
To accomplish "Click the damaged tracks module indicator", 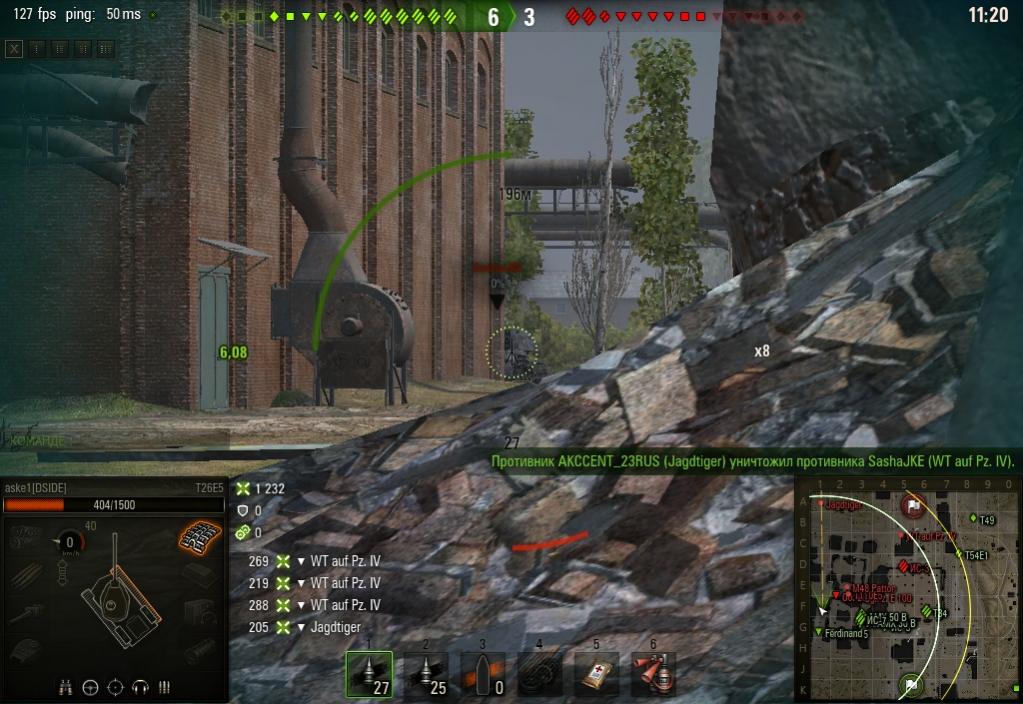I will (x=199, y=535).
